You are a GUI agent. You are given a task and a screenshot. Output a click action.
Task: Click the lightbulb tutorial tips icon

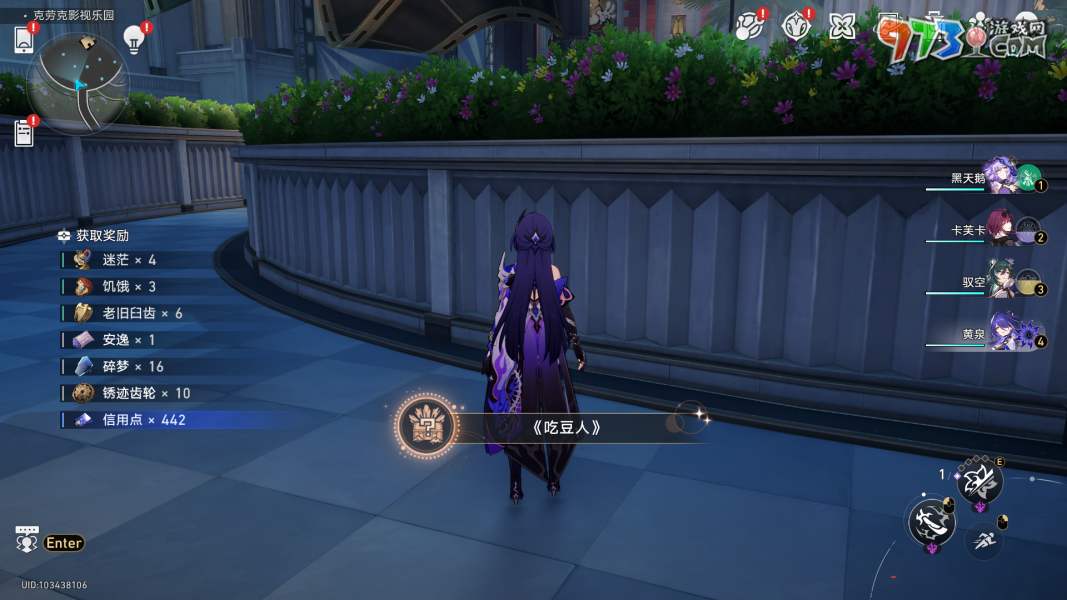[133, 38]
